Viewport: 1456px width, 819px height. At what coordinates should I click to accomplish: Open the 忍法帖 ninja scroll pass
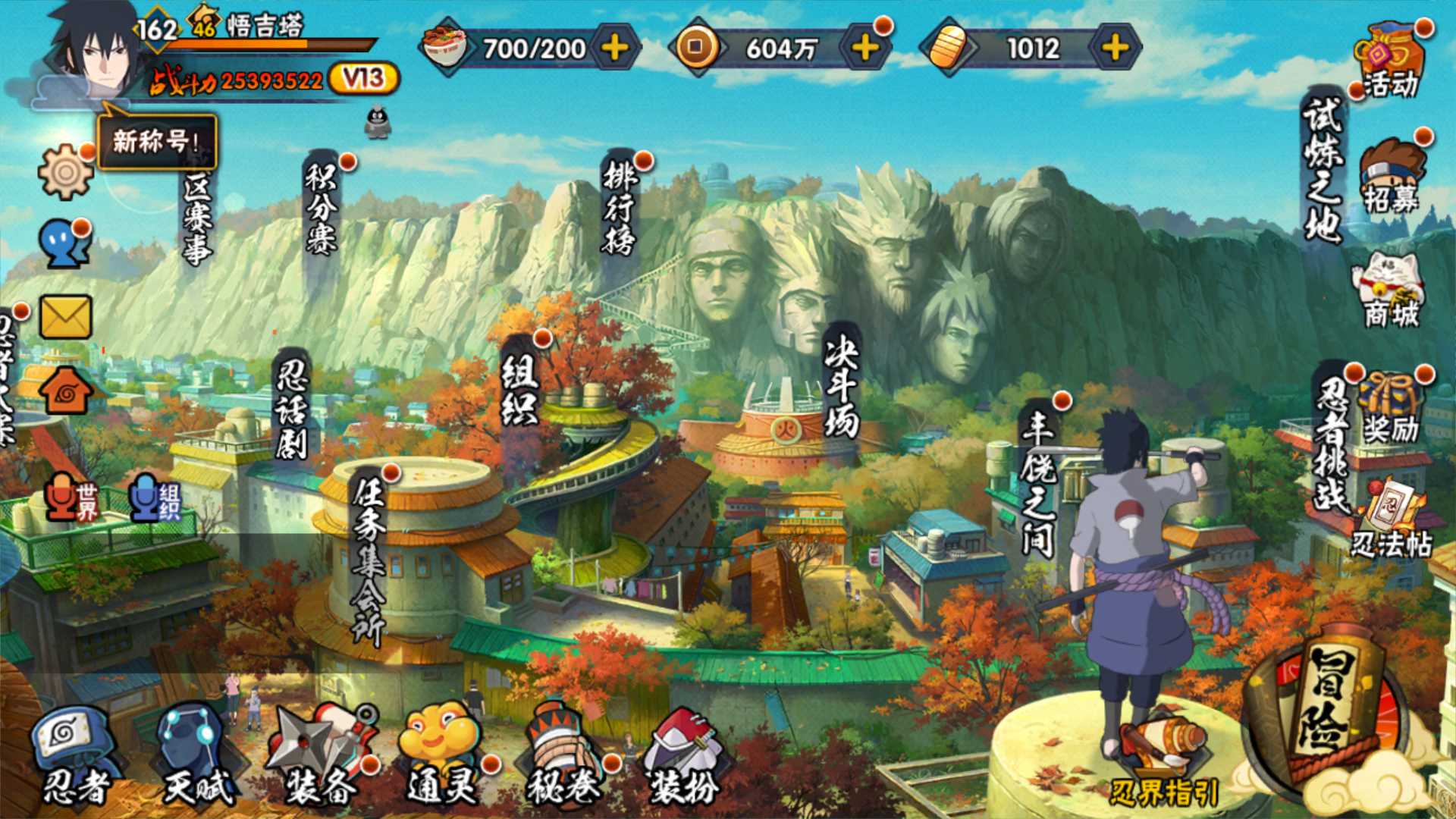[x=1392, y=519]
